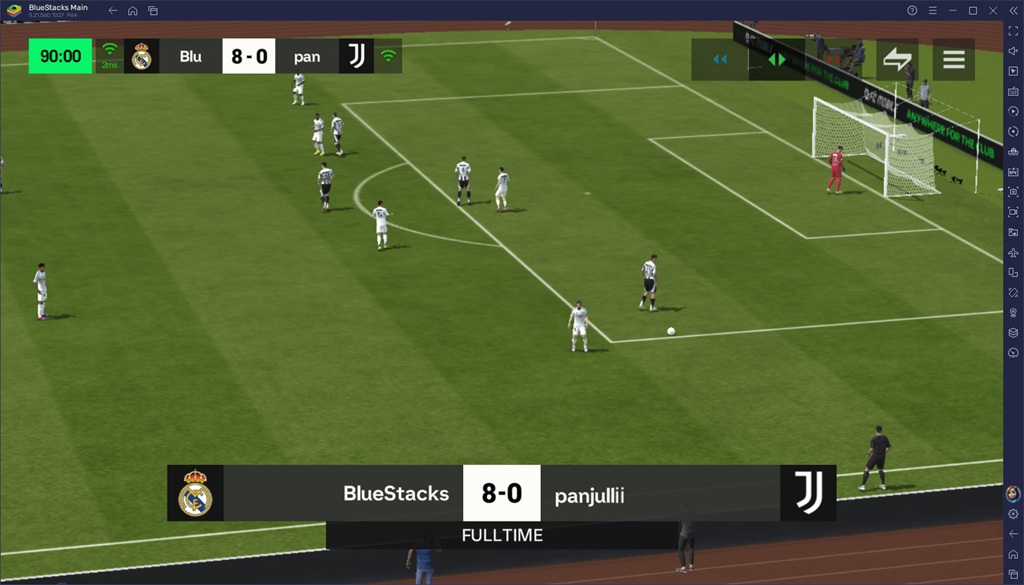Click the Real Madrid crest in scoreboard
Image resolution: width=1024 pixels, height=585 pixels.
pos(141,56)
